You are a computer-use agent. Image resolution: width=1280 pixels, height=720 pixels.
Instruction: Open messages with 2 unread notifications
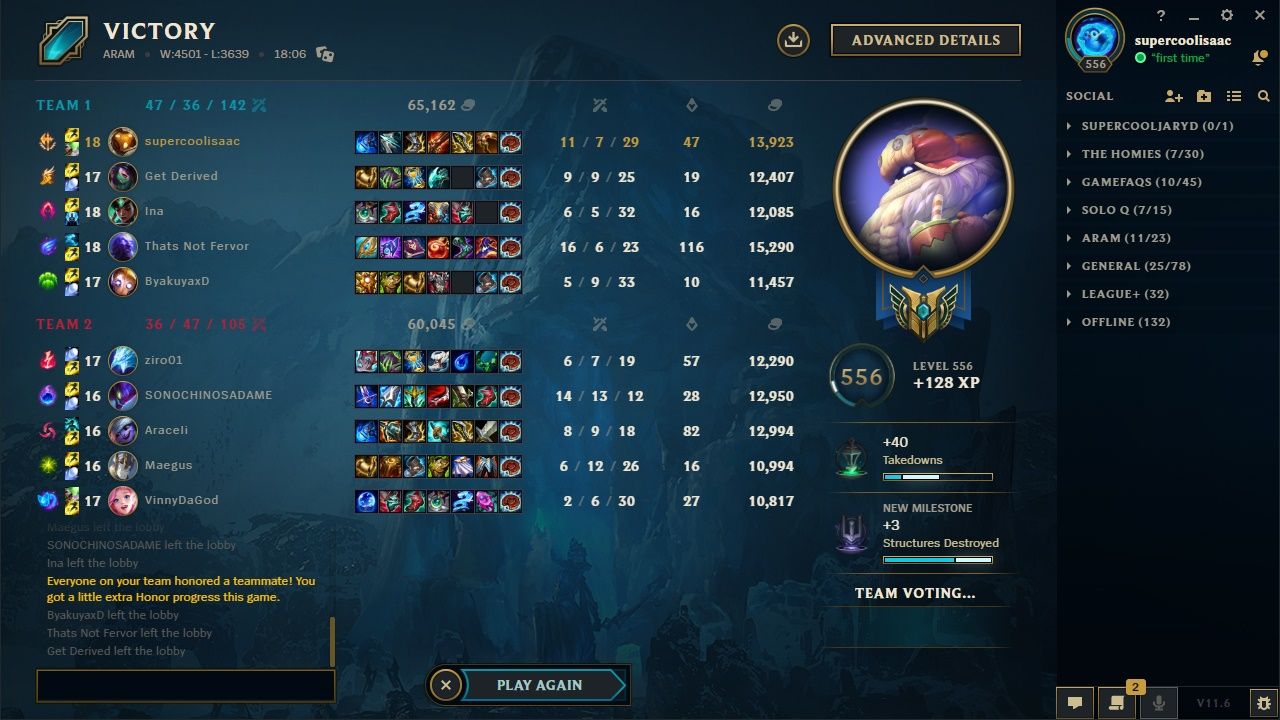[1115, 703]
